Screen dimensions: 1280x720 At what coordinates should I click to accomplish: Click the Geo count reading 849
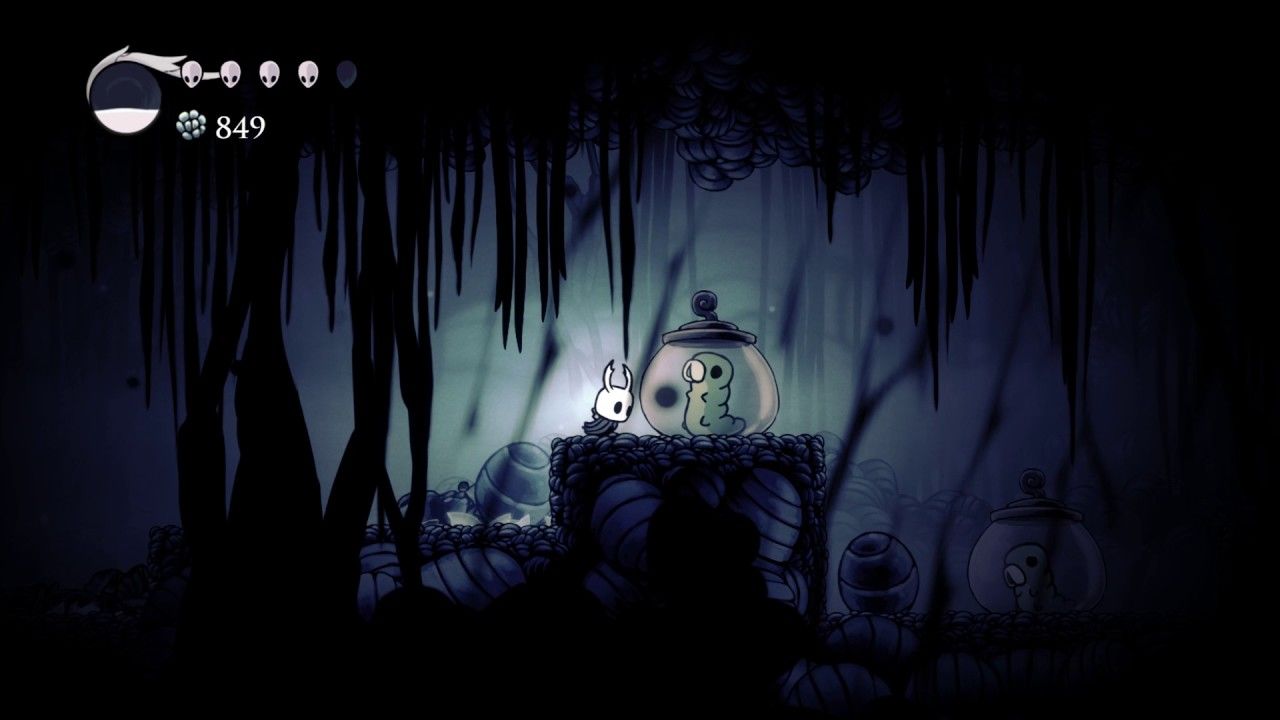click(x=240, y=127)
